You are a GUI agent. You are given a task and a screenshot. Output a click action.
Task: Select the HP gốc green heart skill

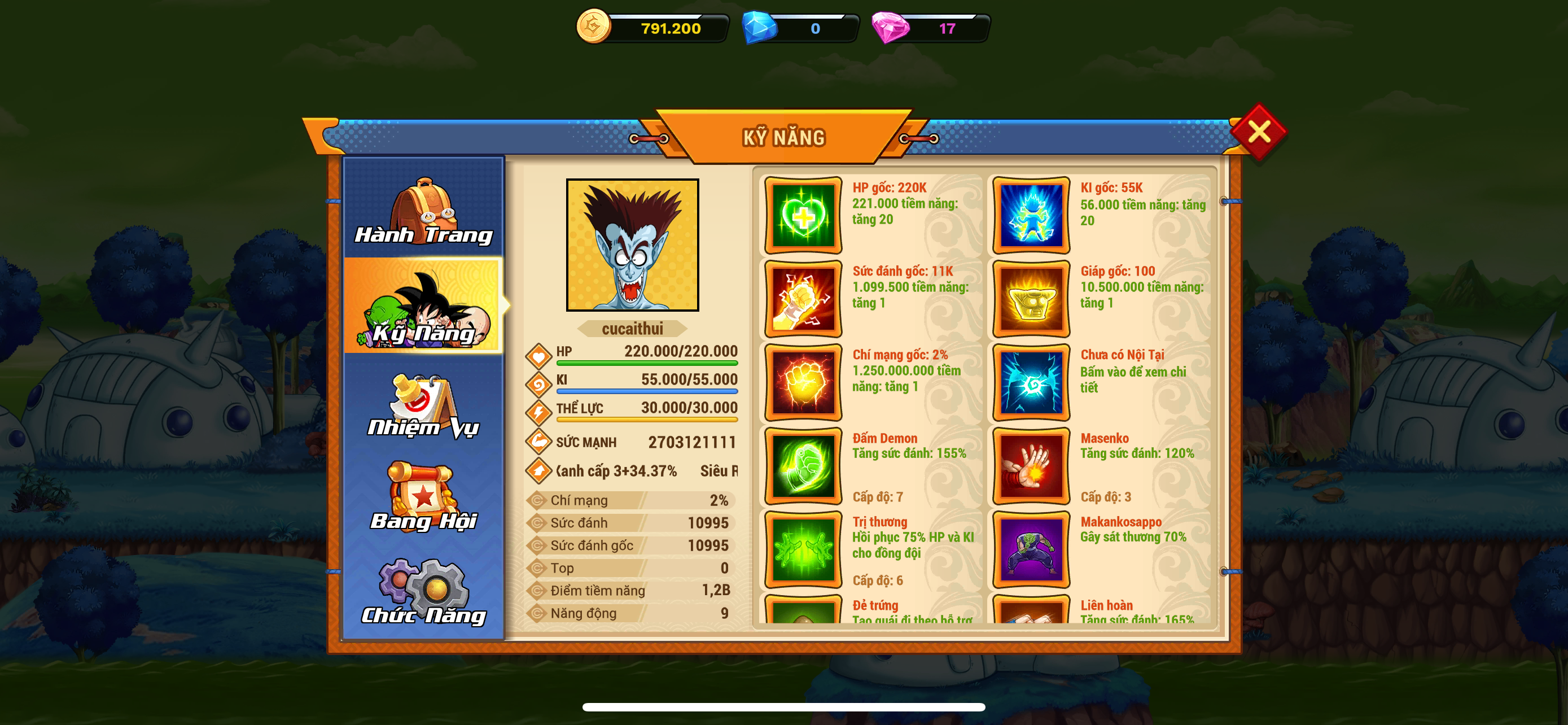(803, 216)
